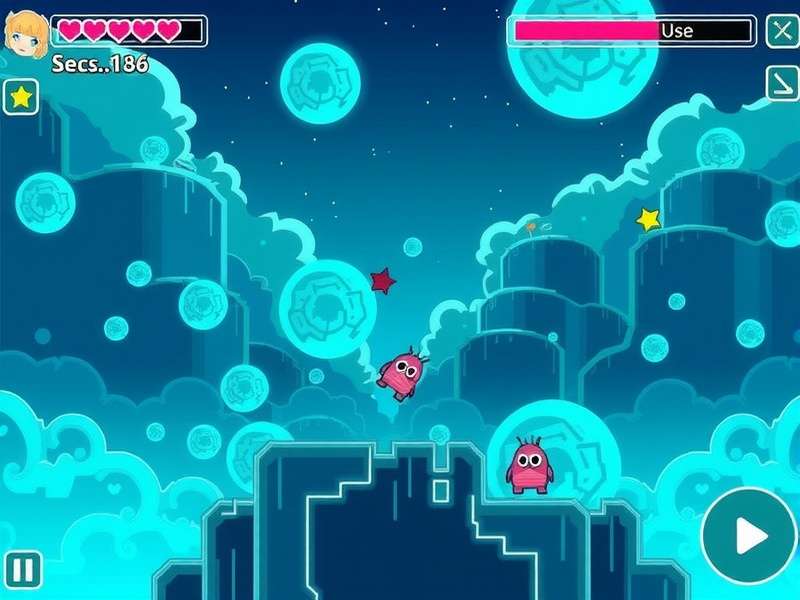Select the diagonal arrow button
800x600 pixels.
782,83
